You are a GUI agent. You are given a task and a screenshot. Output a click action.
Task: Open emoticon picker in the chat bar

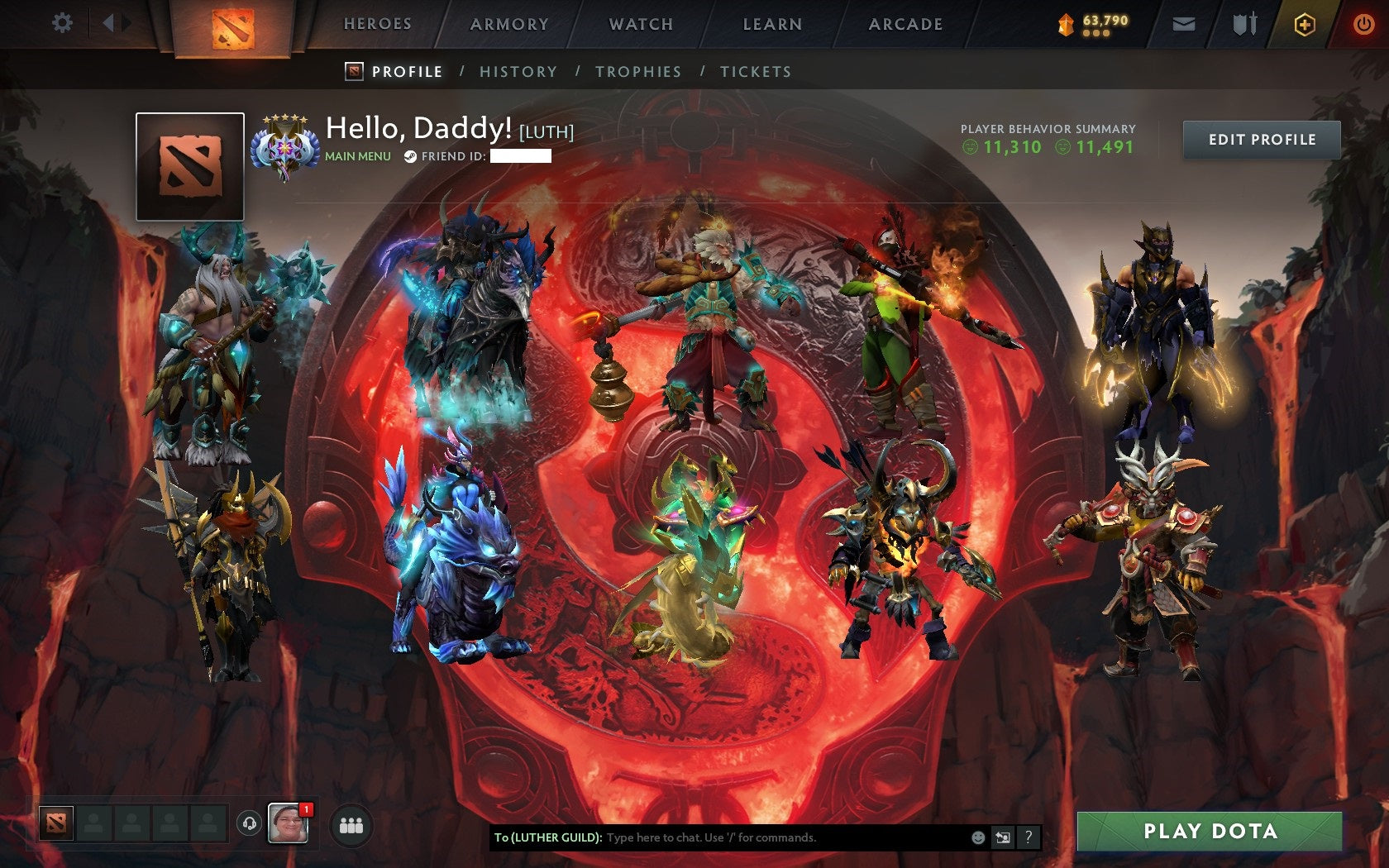(x=979, y=837)
